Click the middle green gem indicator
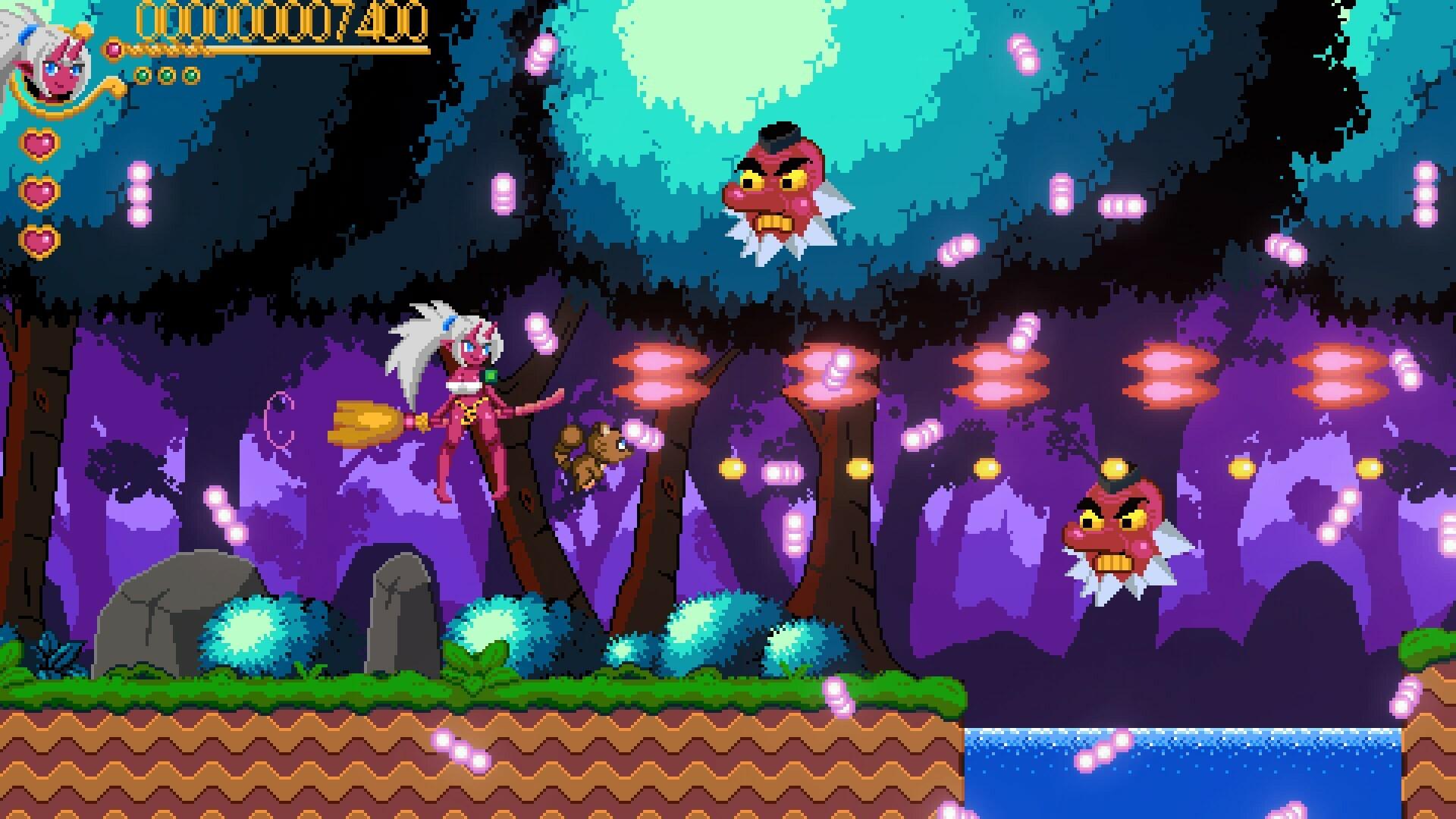Screen dimensions: 1456x819 [x=166, y=74]
